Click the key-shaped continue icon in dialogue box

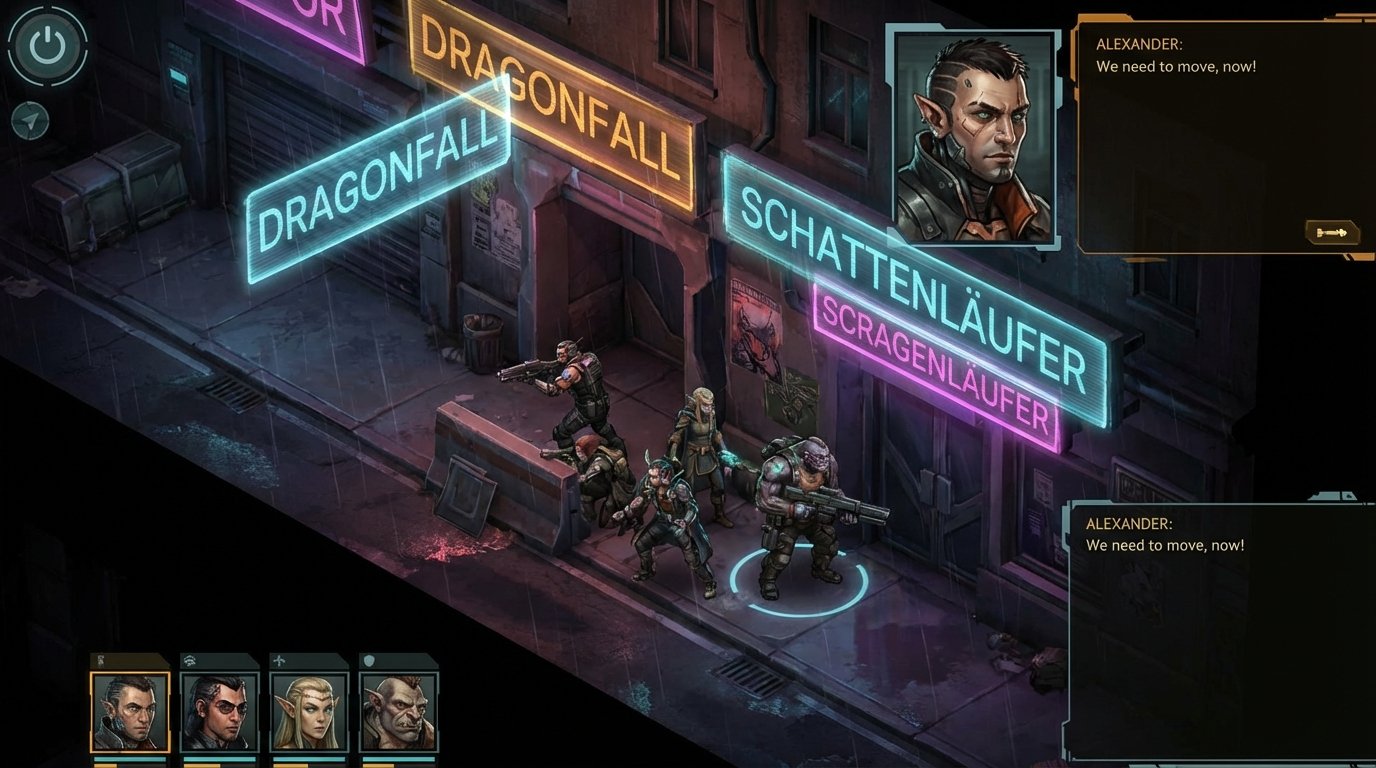[1332, 232]
